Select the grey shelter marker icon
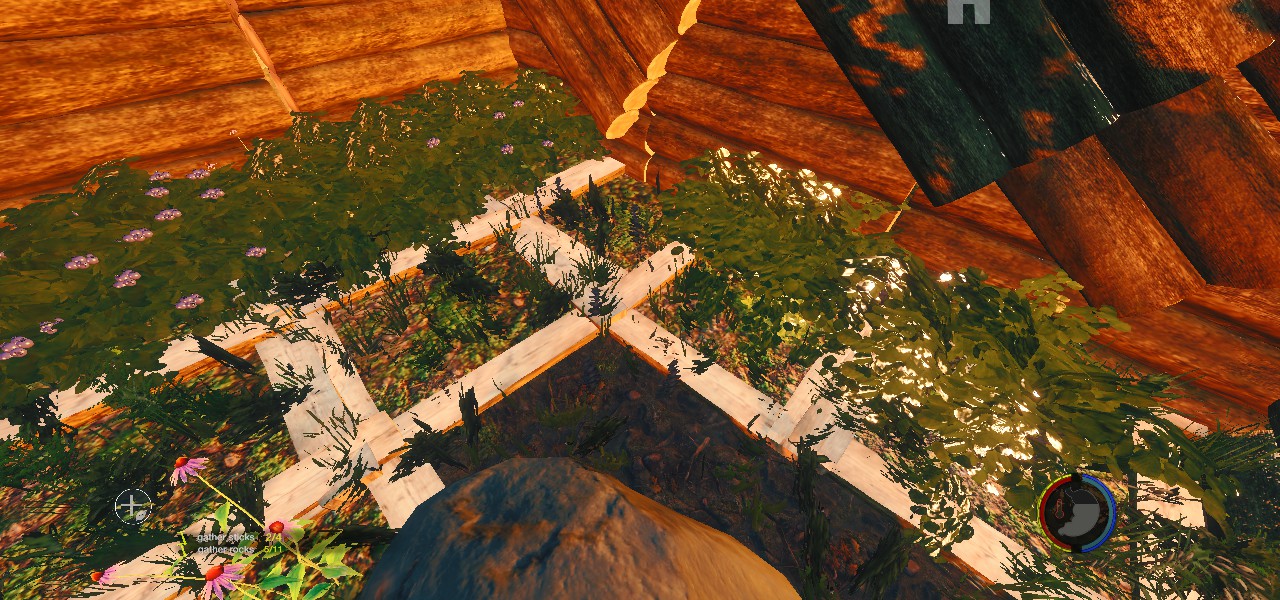The image size is (1280, 600). click(968, 10)
